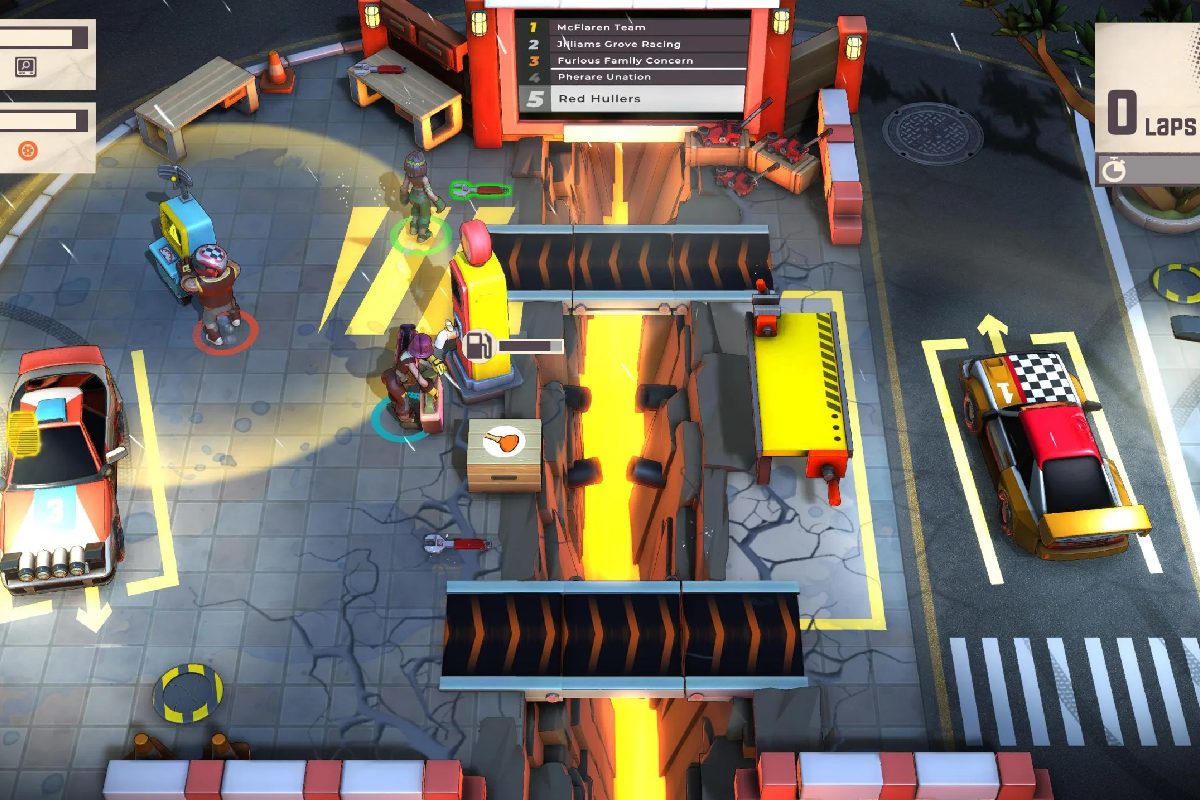1200x800 pixels.
Task: Click the fuel pump icon beside the progress bar
Action: [479, 345]
